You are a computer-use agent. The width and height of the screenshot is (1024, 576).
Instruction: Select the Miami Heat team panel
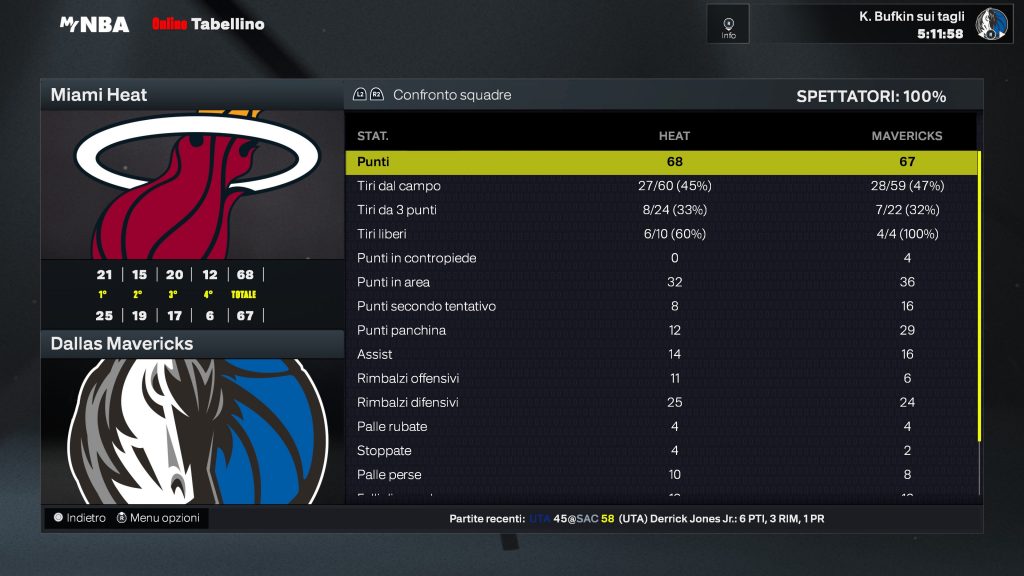point(192,185)
